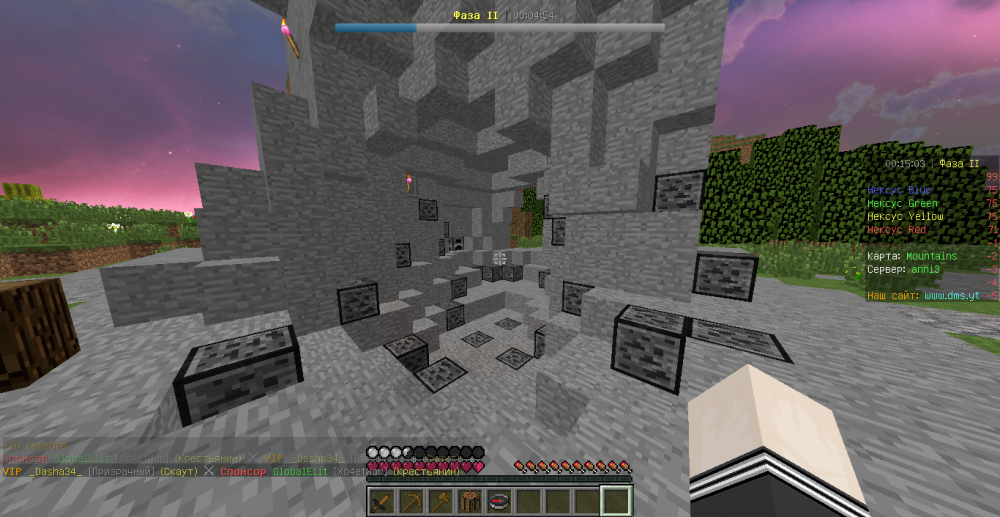This screenshot has width=1000, height=517.
Task: Click the highlighted empty hotbar slot
Action: [616, 501]
